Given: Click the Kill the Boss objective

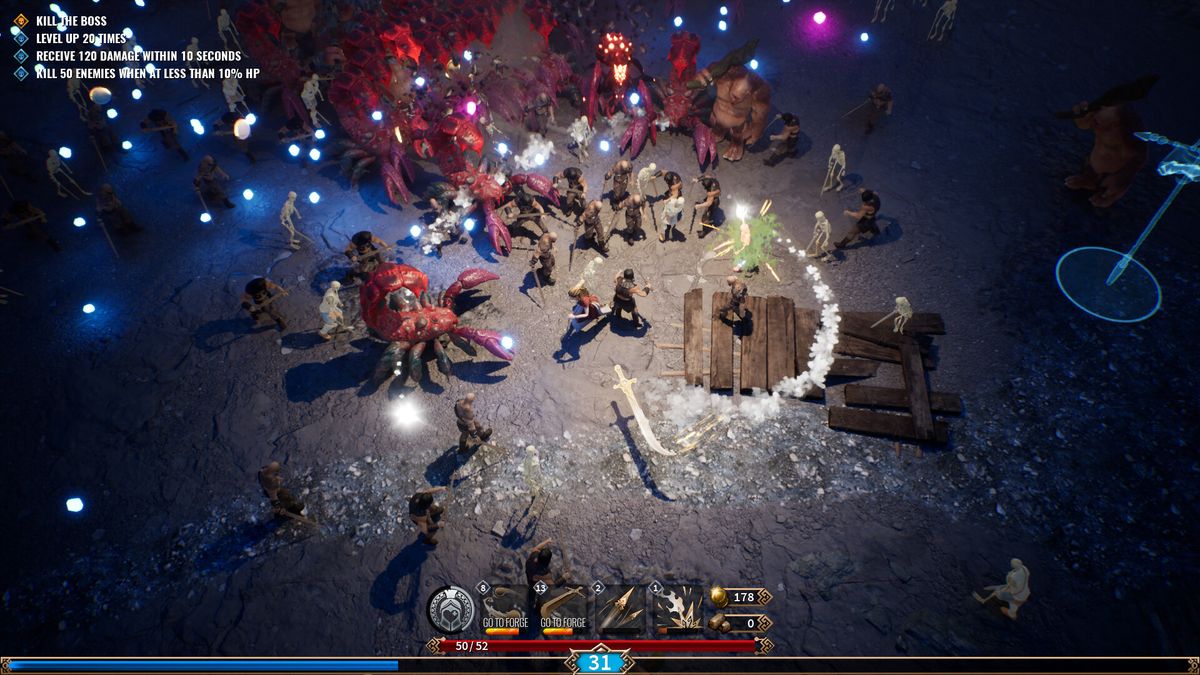Looking at the screenshot, I should (x=71, y=20).
